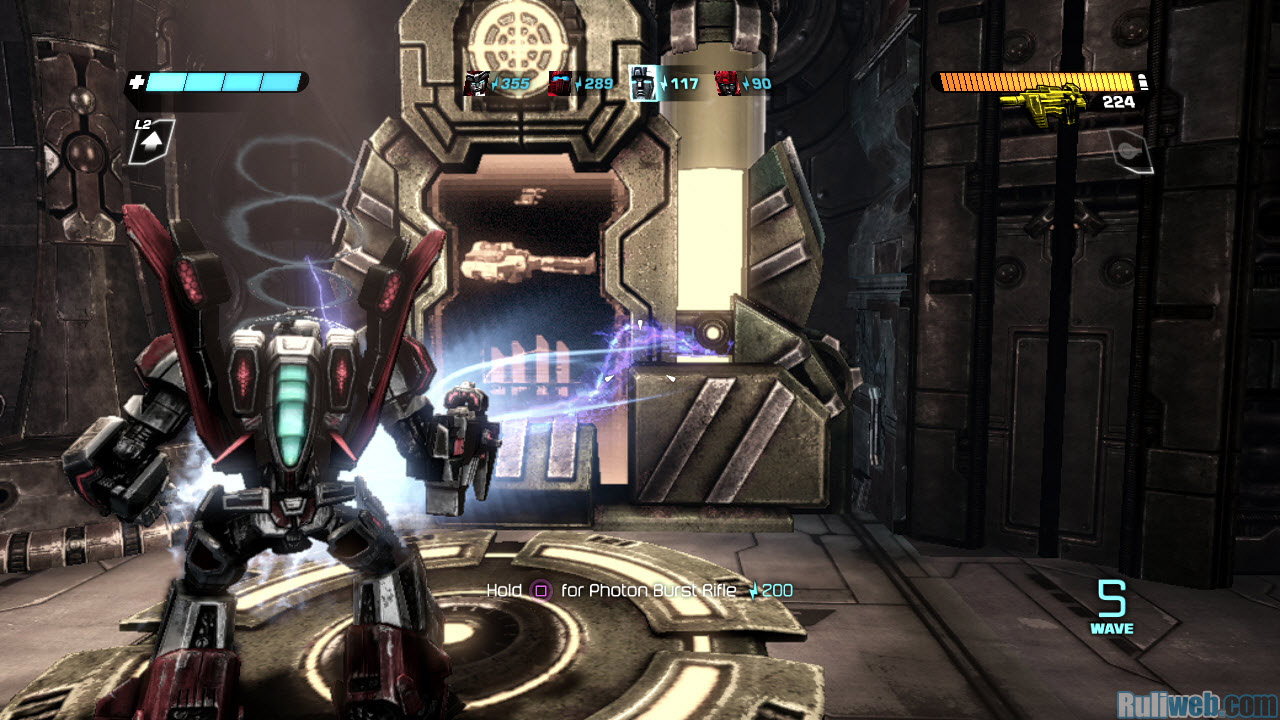Image resolution: width=1280 pixels, height=720 pixels.
Task: Pick the red portrait with 90 energon
Action: (x=728, y=84)
